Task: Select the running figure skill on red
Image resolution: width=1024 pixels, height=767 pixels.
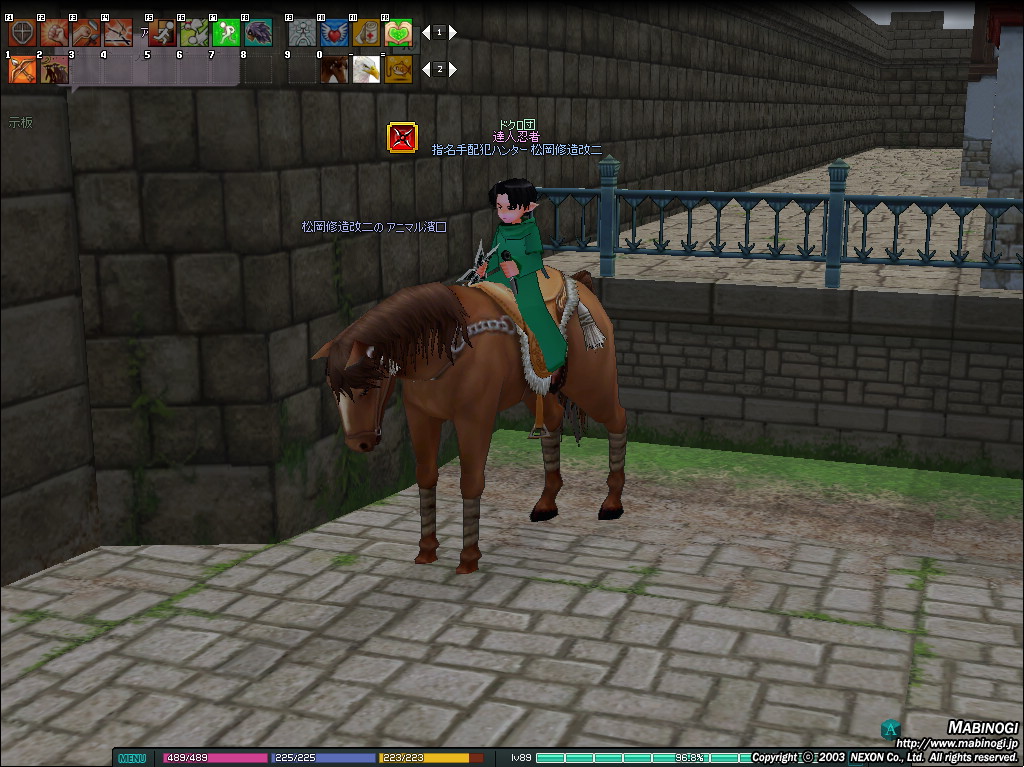Action: (x=162, y=32)
